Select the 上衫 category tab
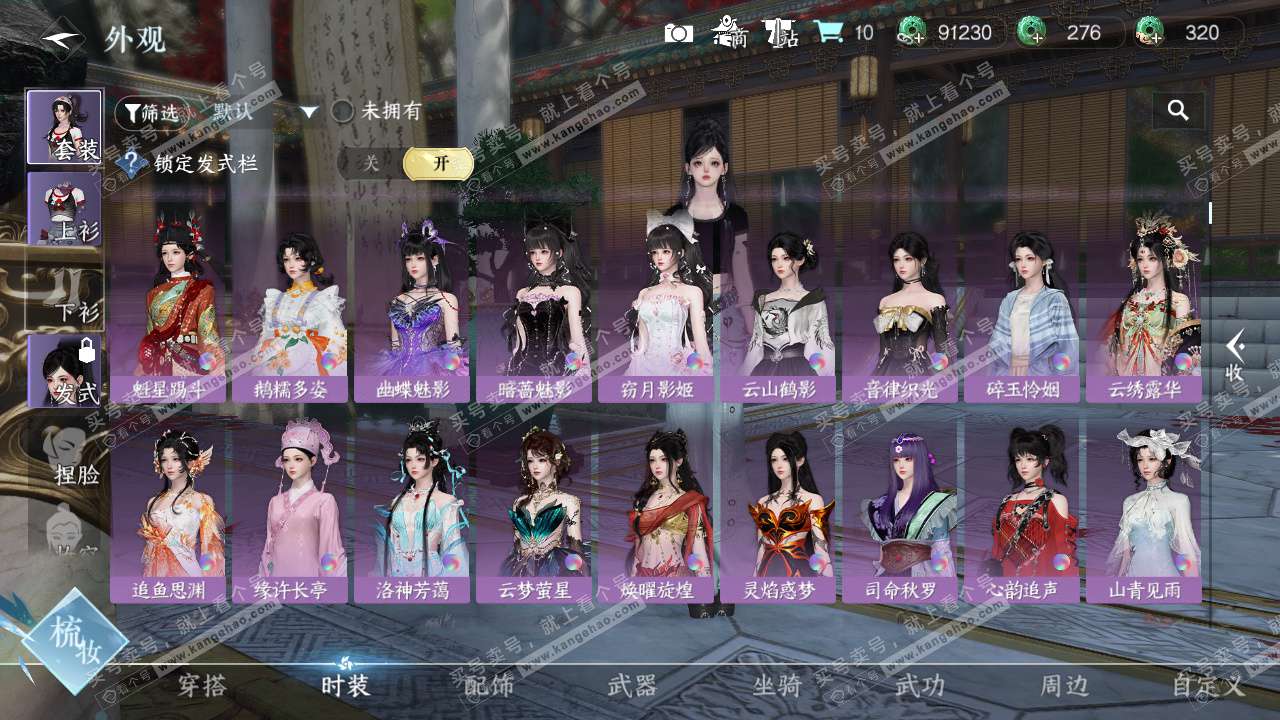This screenshot has width=1280, height=720. click(64, 208)
